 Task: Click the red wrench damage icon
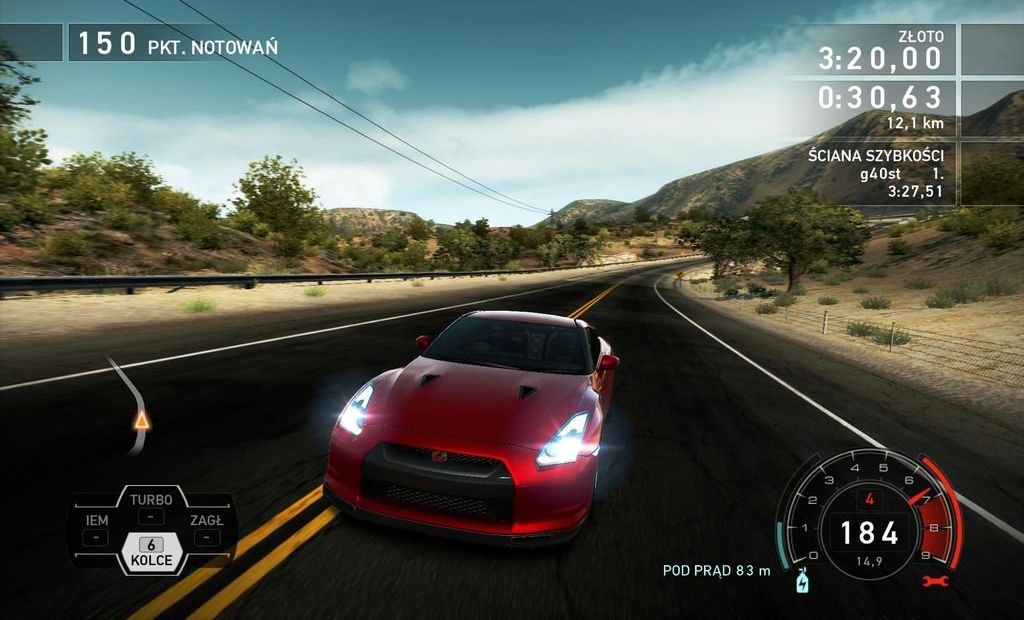coord(942,580)
